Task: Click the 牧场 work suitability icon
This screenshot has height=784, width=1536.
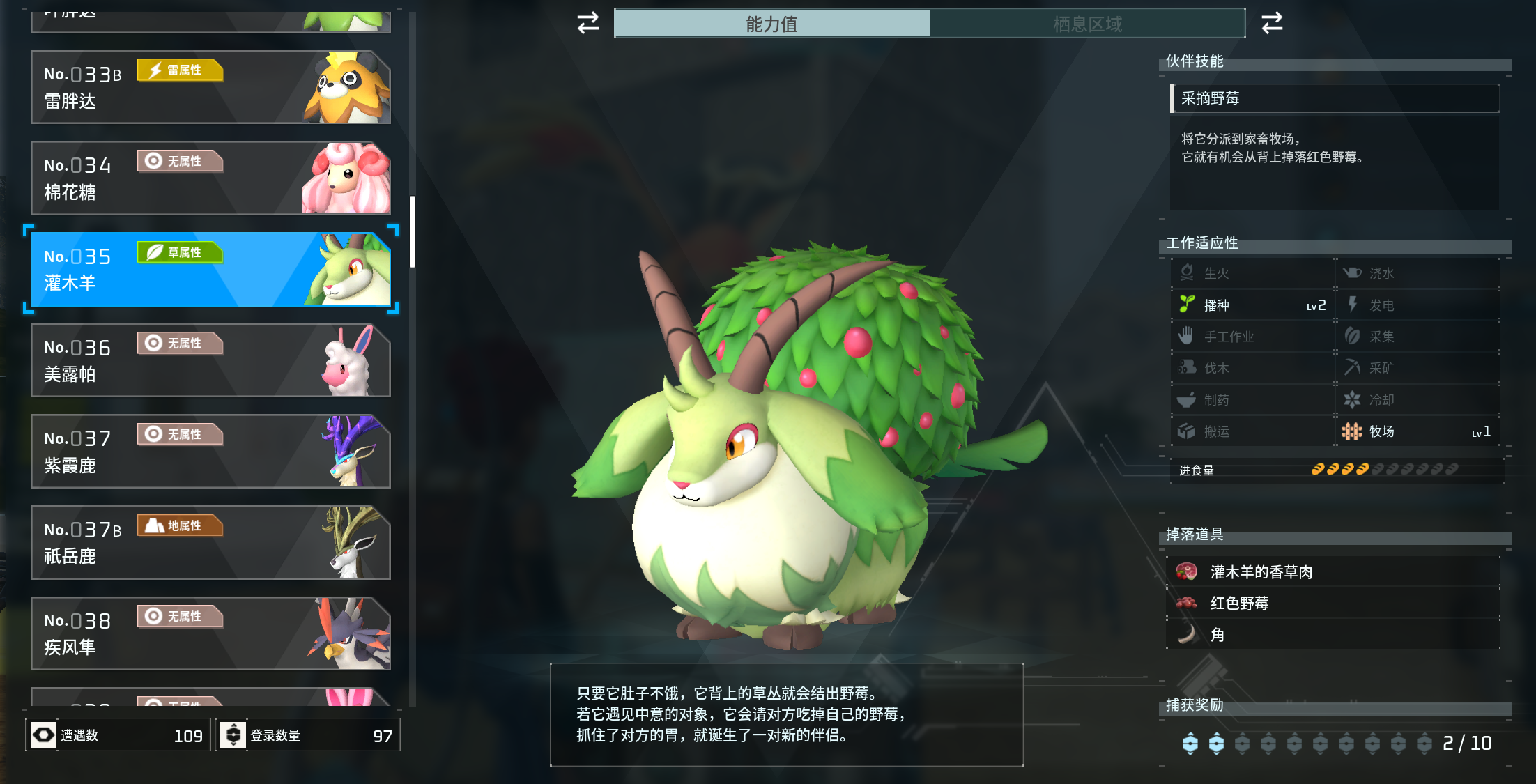Action: click(1351, 431)
